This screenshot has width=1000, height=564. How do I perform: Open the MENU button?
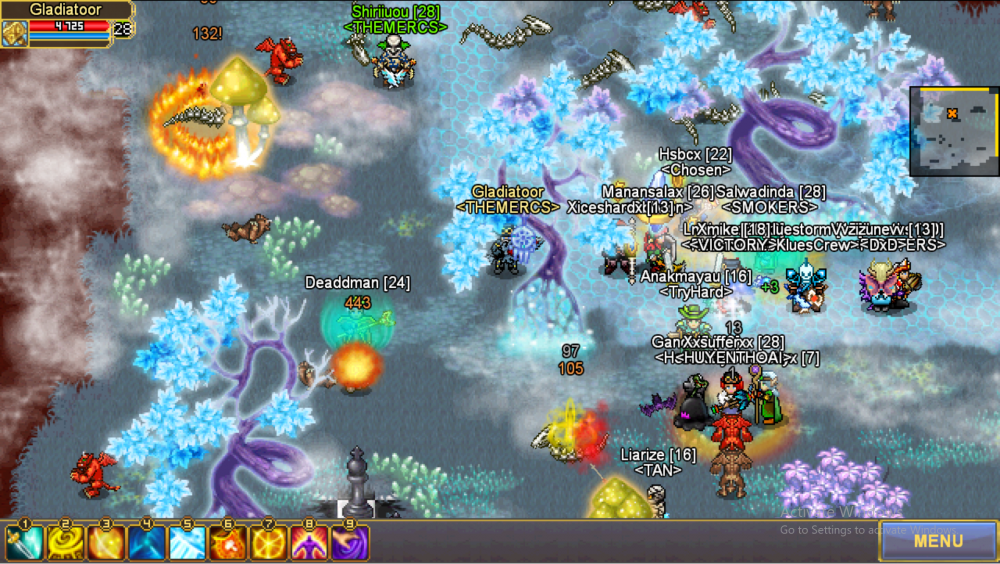pyautogui.click(x=937, y=541)
